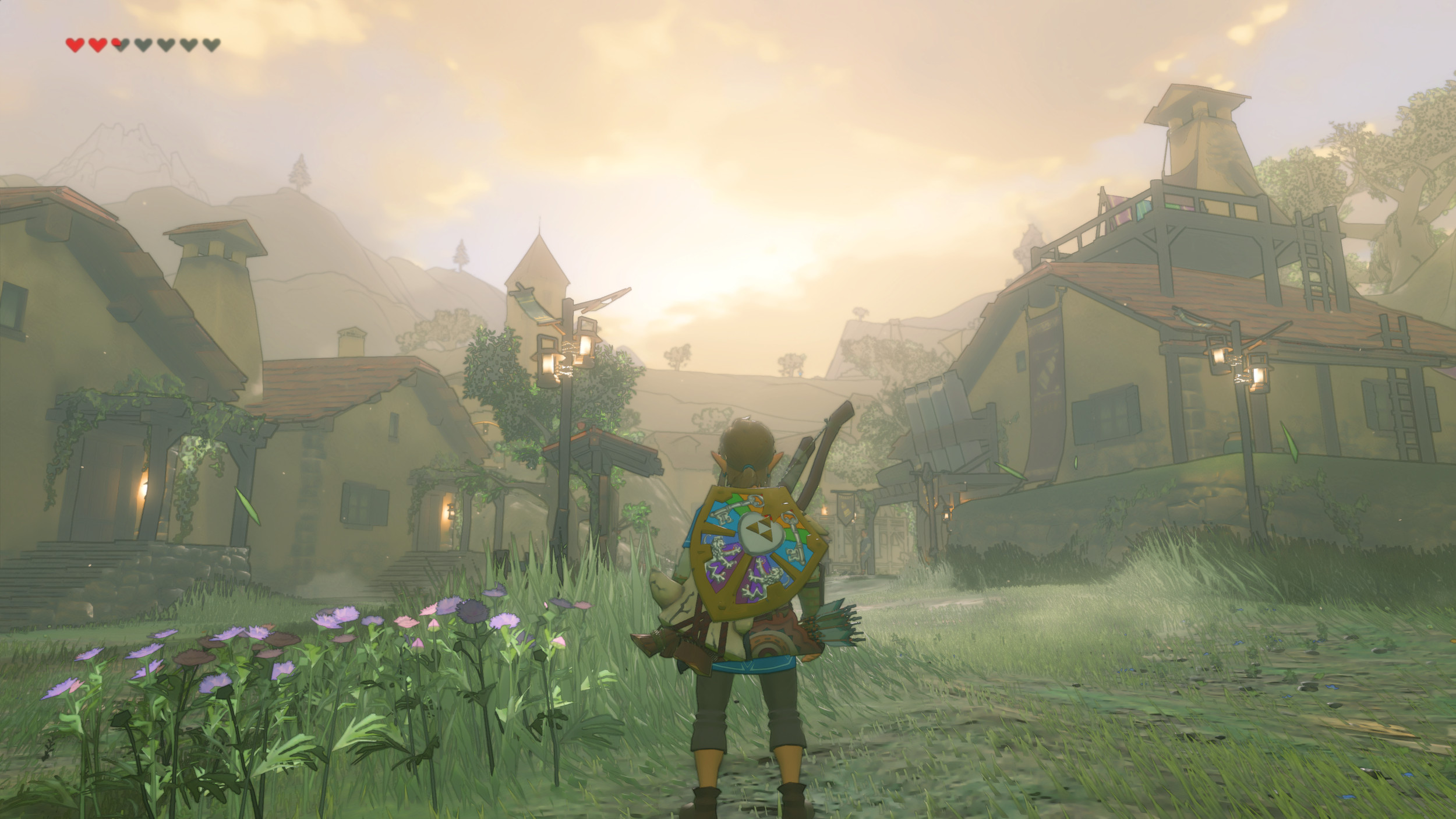Click the Triforce emblem on Link's shield
The height and width of the screenshot is (819, 1456).
click(x=761, y=528)
